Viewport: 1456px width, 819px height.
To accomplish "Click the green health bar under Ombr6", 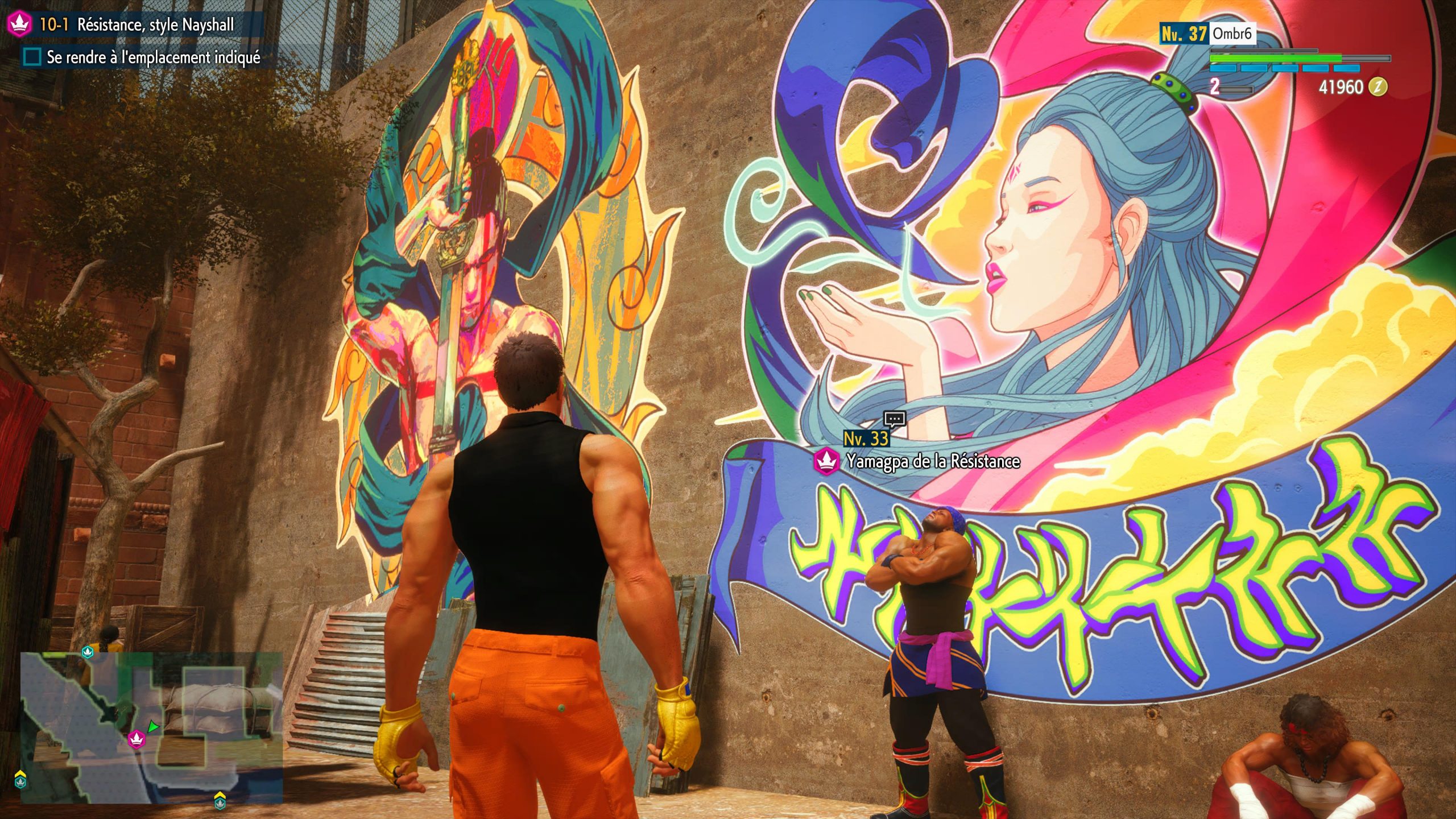I will (x=1276, y=59).
